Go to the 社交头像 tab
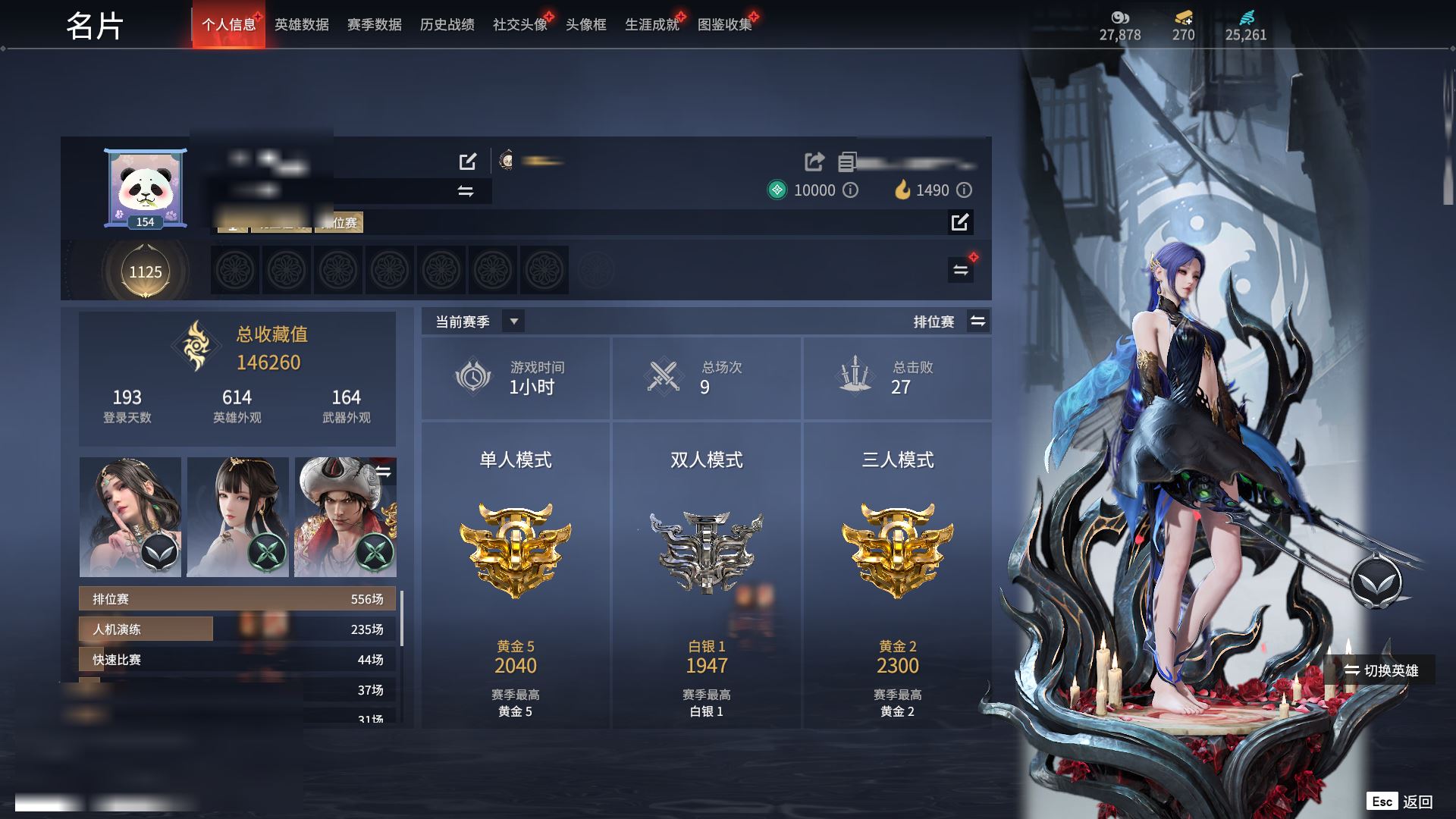Viewport: 1456px width, 819px height. coord(519,25)
